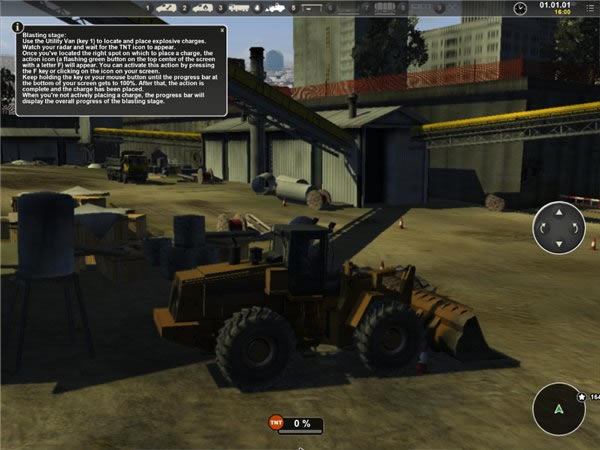Click the circular radar minimap
This screenshot has height=450, width=600.
click(559, 408)
